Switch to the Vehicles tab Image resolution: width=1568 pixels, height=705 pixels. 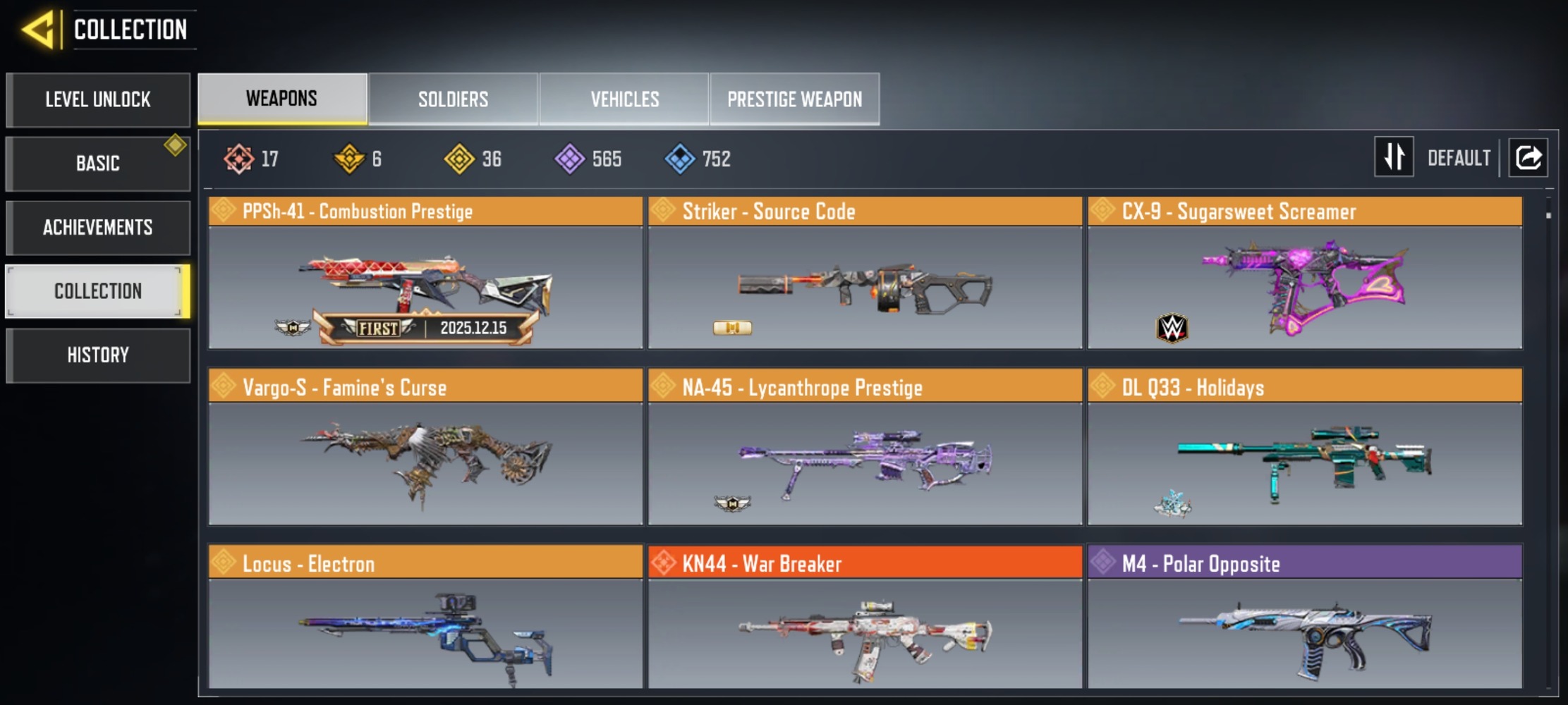(625, 99)
